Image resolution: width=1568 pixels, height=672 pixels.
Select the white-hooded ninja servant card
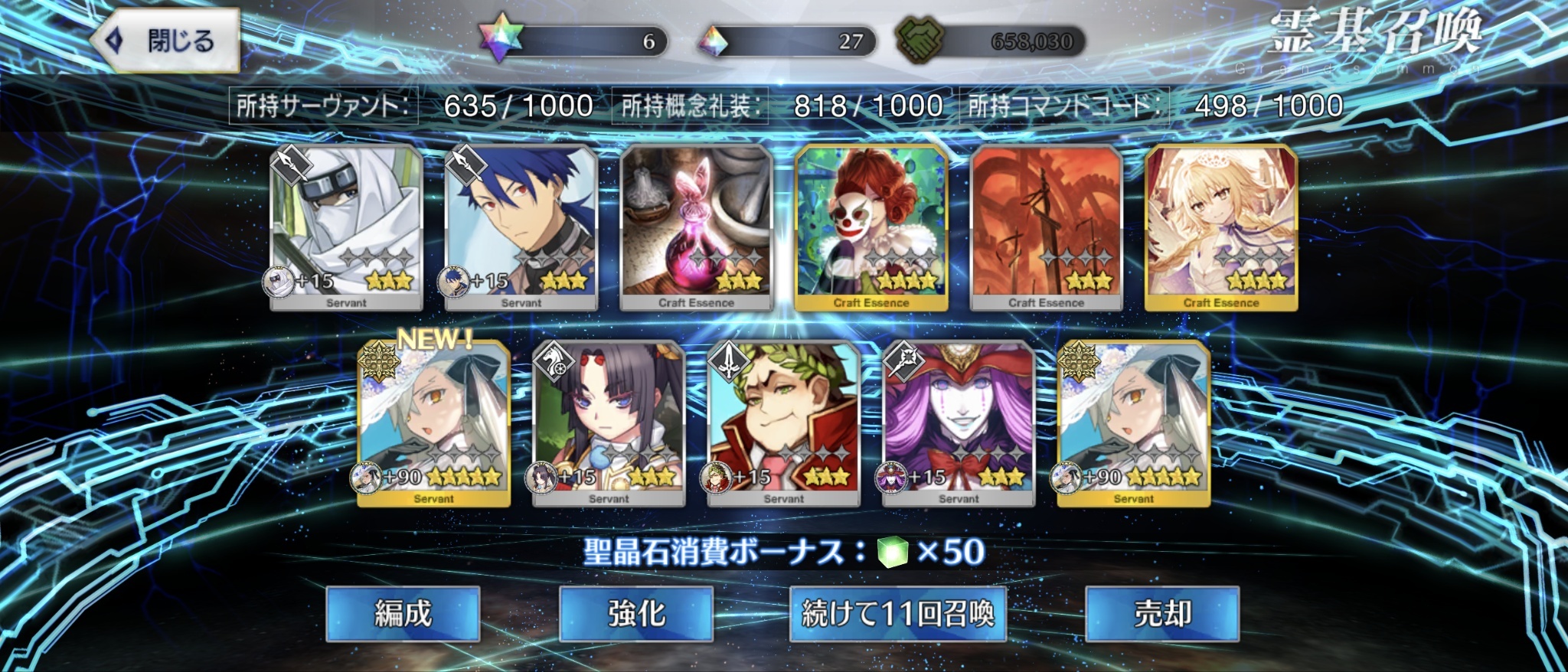click(346, 227)
